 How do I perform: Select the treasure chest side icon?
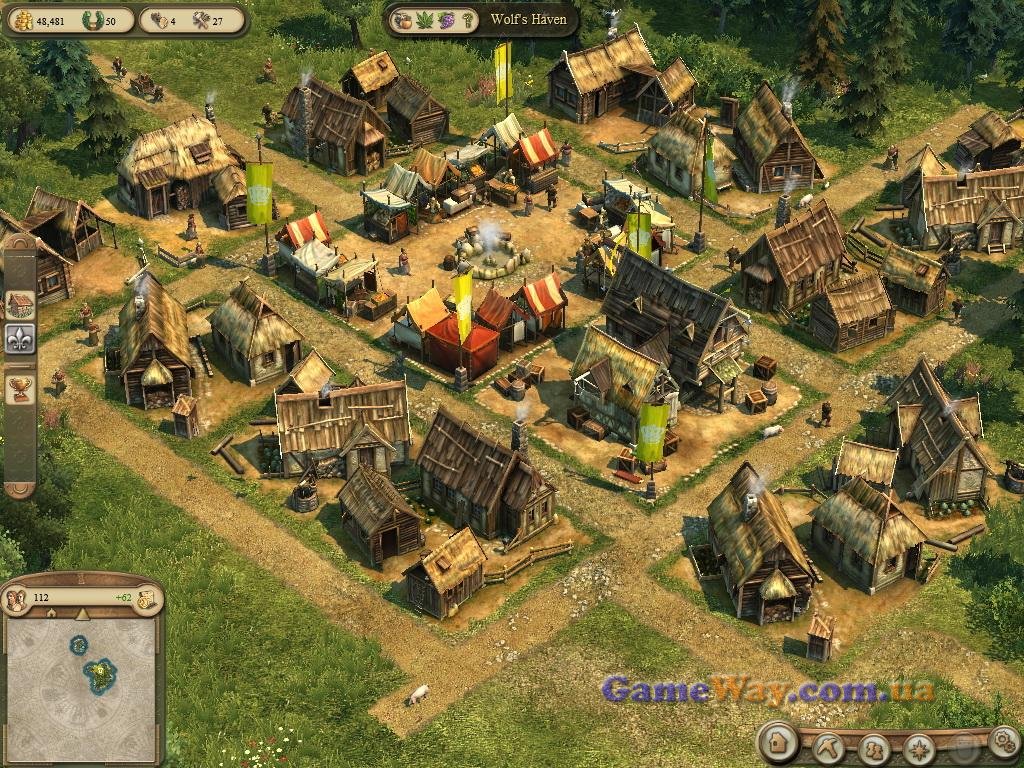pos(20,304)
